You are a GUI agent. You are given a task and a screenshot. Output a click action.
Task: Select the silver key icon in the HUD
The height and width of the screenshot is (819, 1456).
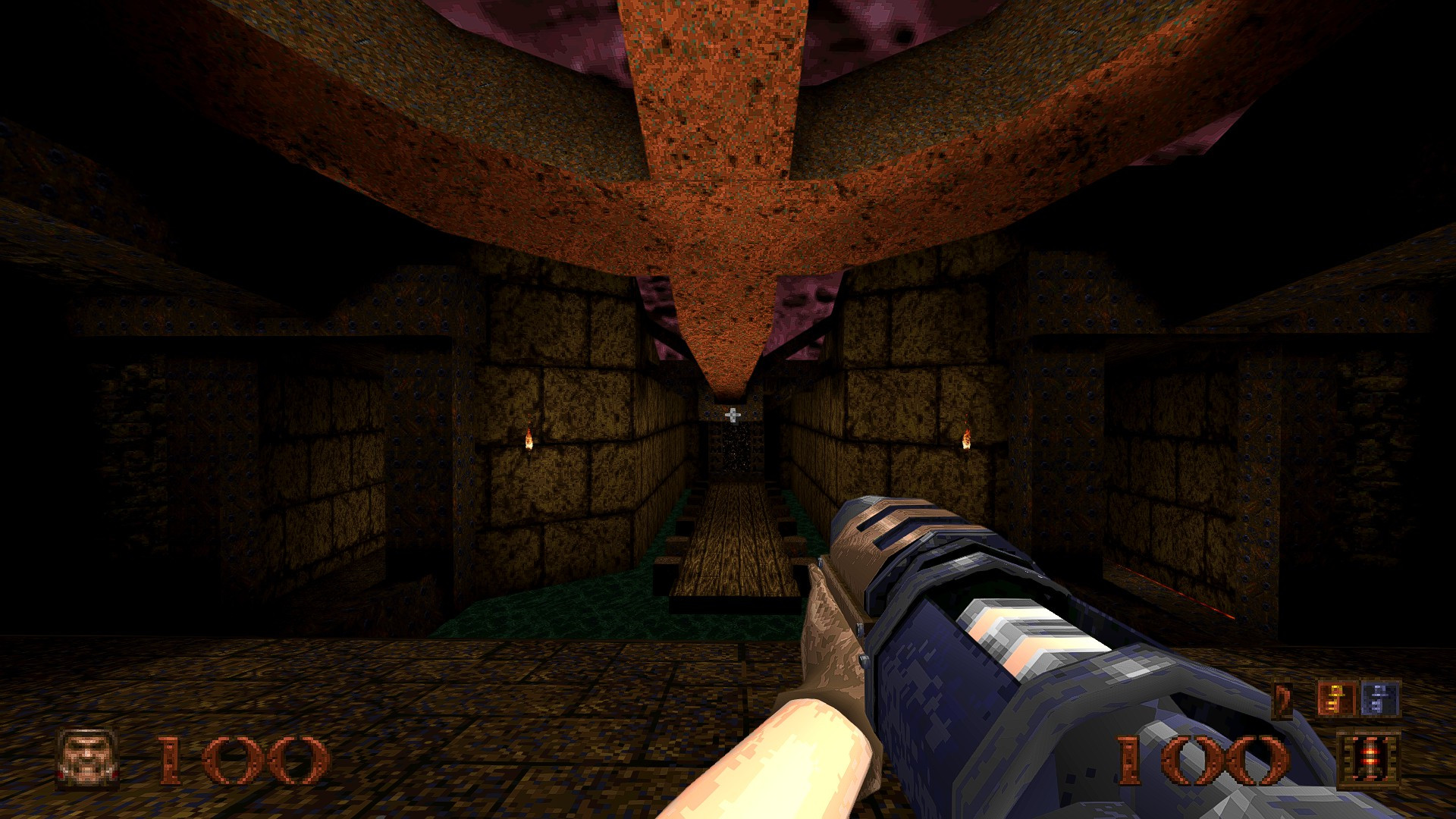(1379, 698)
